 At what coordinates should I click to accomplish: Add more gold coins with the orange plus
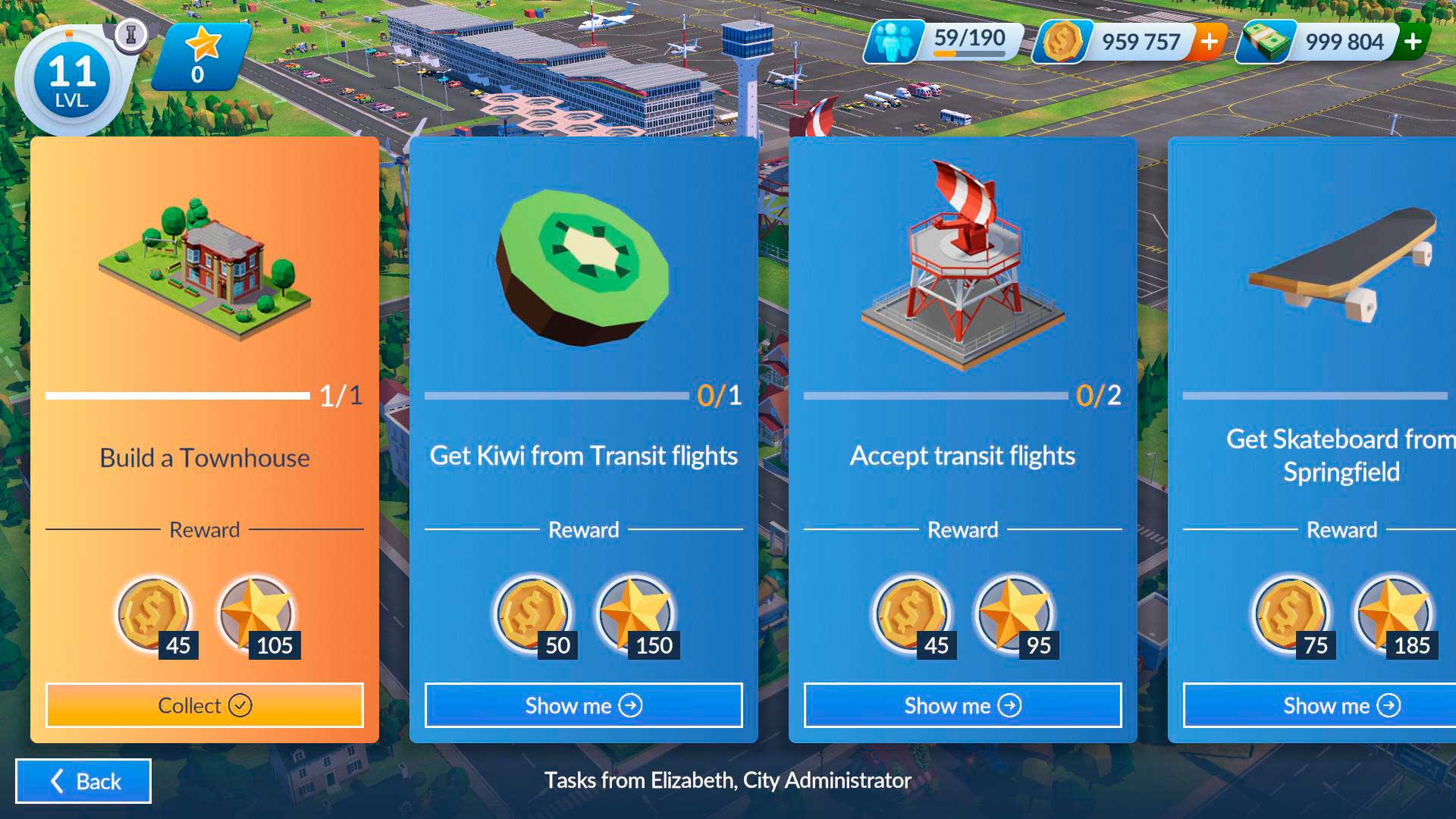[1210, 41]
